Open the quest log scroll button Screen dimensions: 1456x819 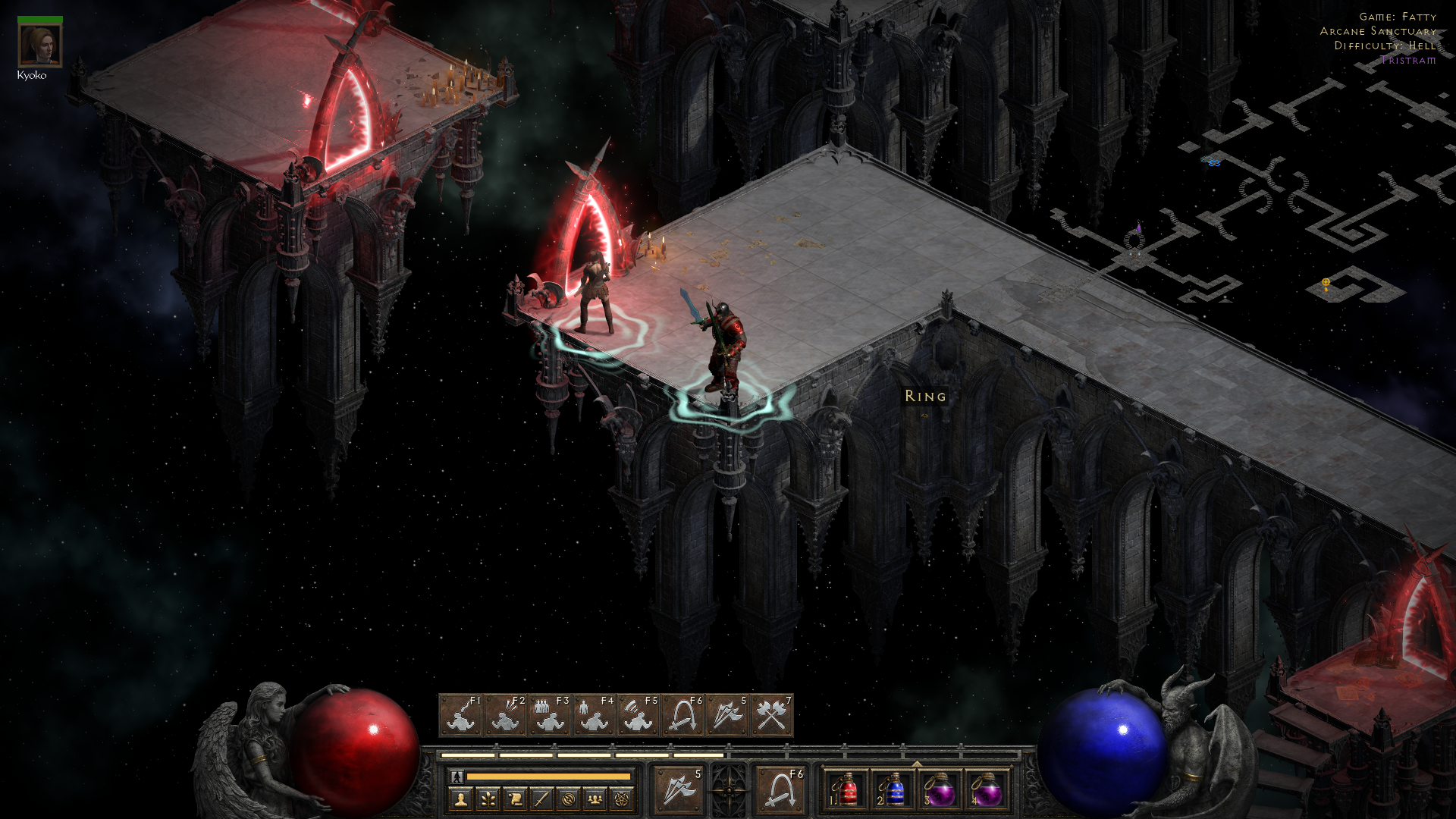515,799
